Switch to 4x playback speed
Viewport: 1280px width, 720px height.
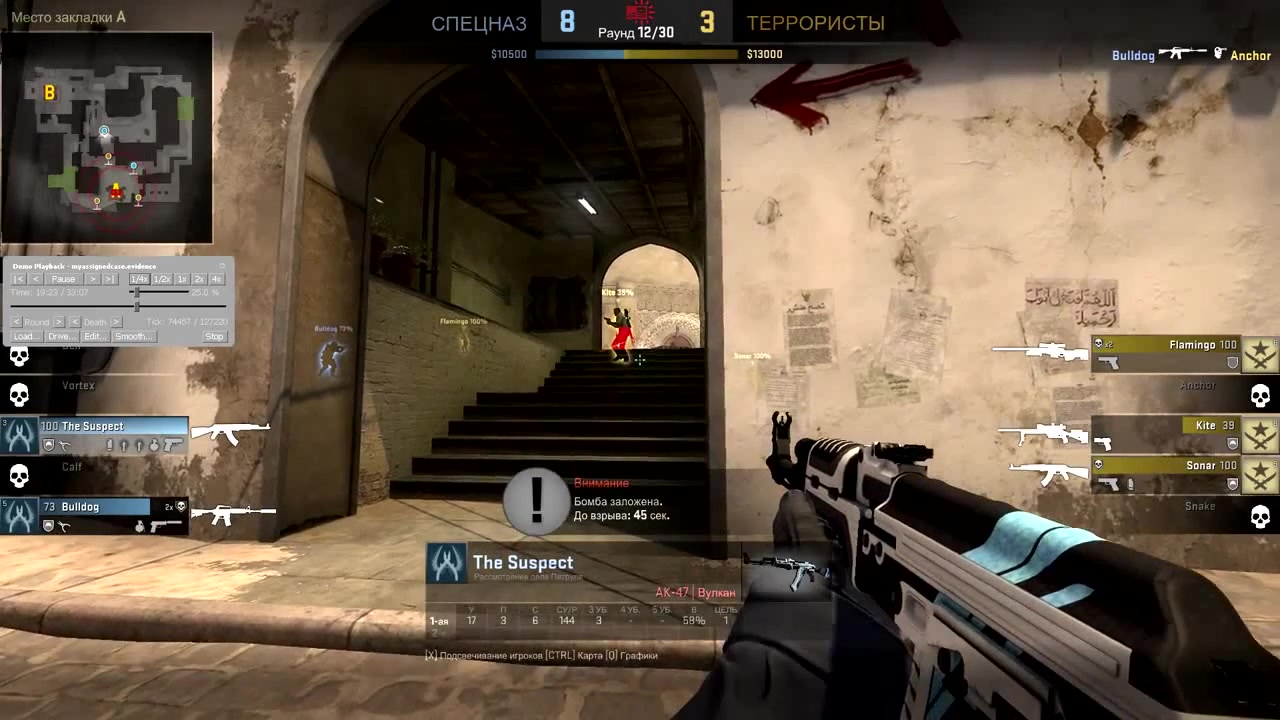[217, 279]
